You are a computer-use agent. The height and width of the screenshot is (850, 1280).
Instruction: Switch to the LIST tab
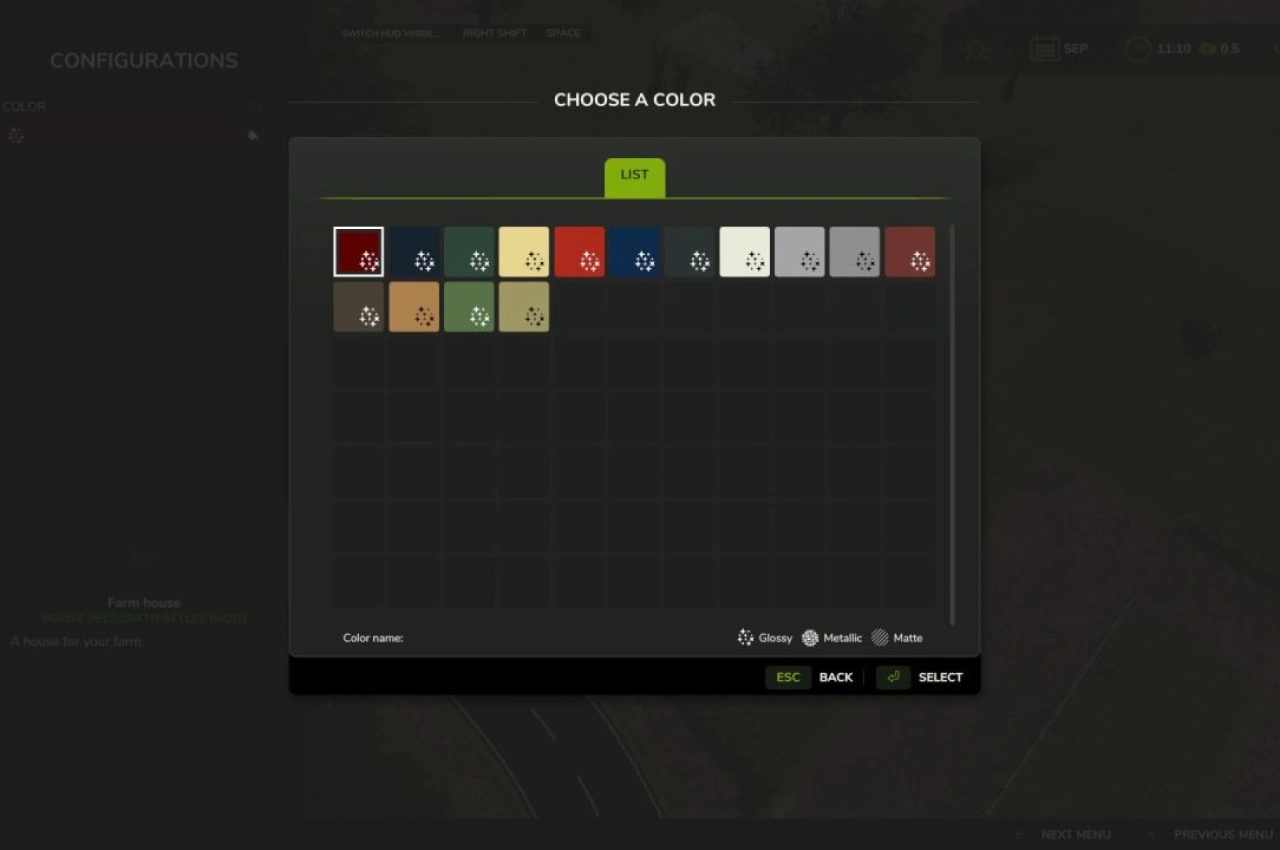(634, 174)
